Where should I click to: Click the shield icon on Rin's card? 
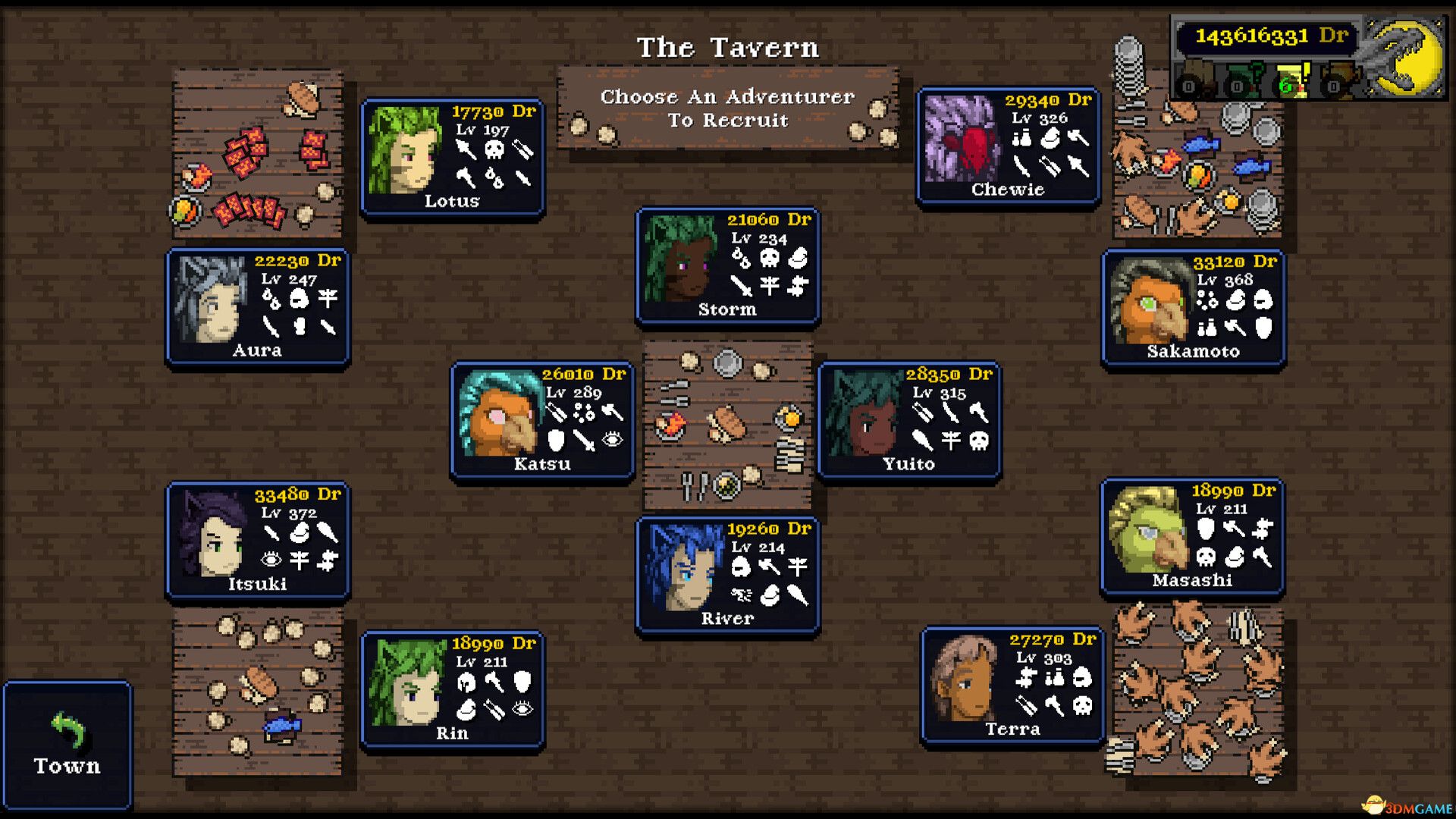pos(522,681)
